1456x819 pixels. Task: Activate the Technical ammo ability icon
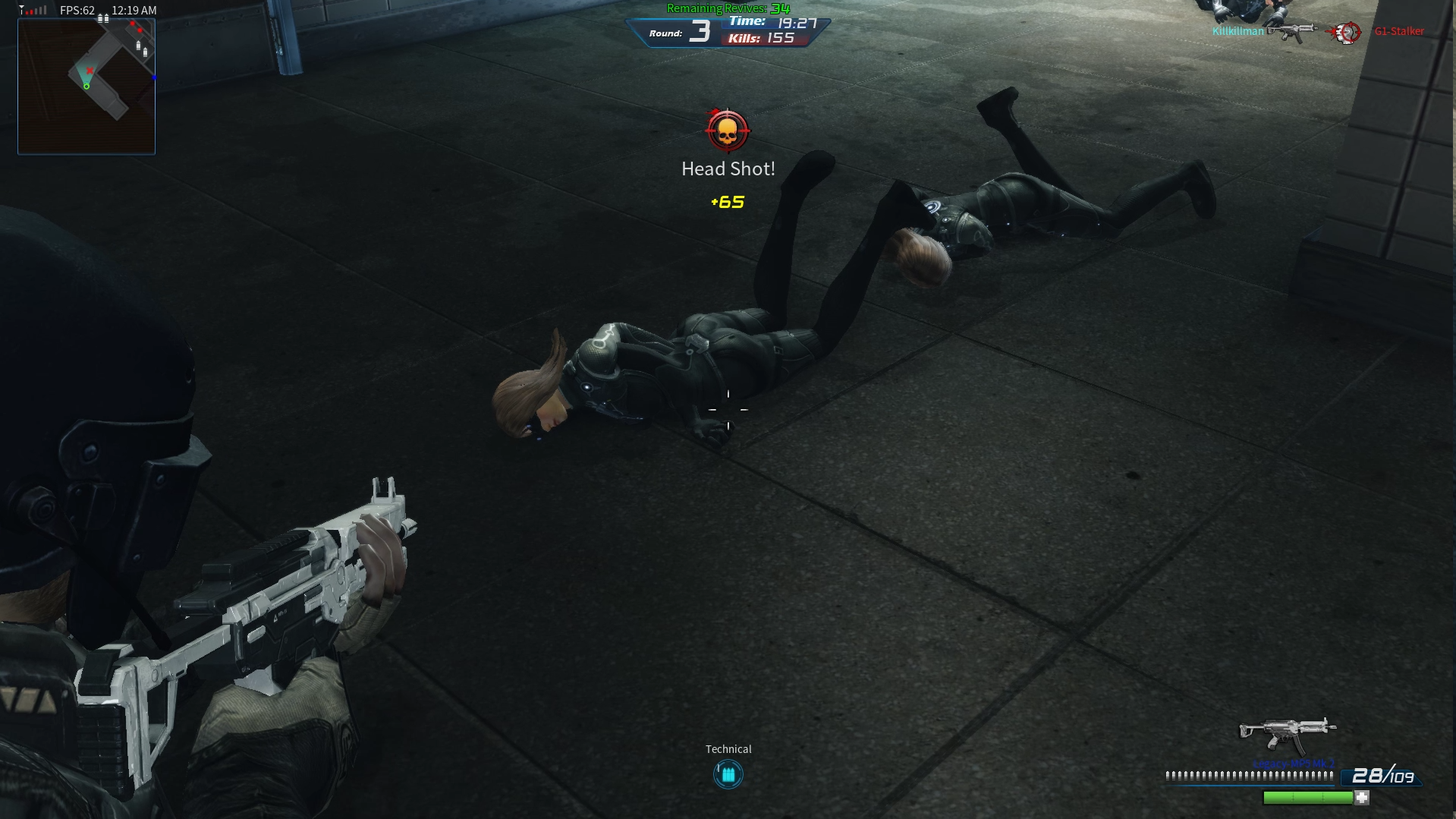(728, 774)
